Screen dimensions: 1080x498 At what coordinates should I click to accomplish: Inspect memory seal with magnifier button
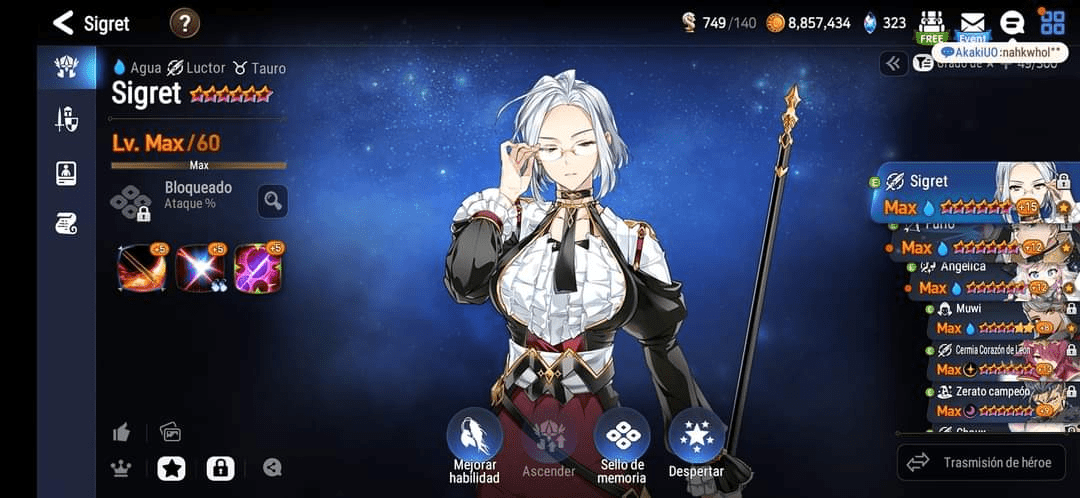click(x=272, y=201)
